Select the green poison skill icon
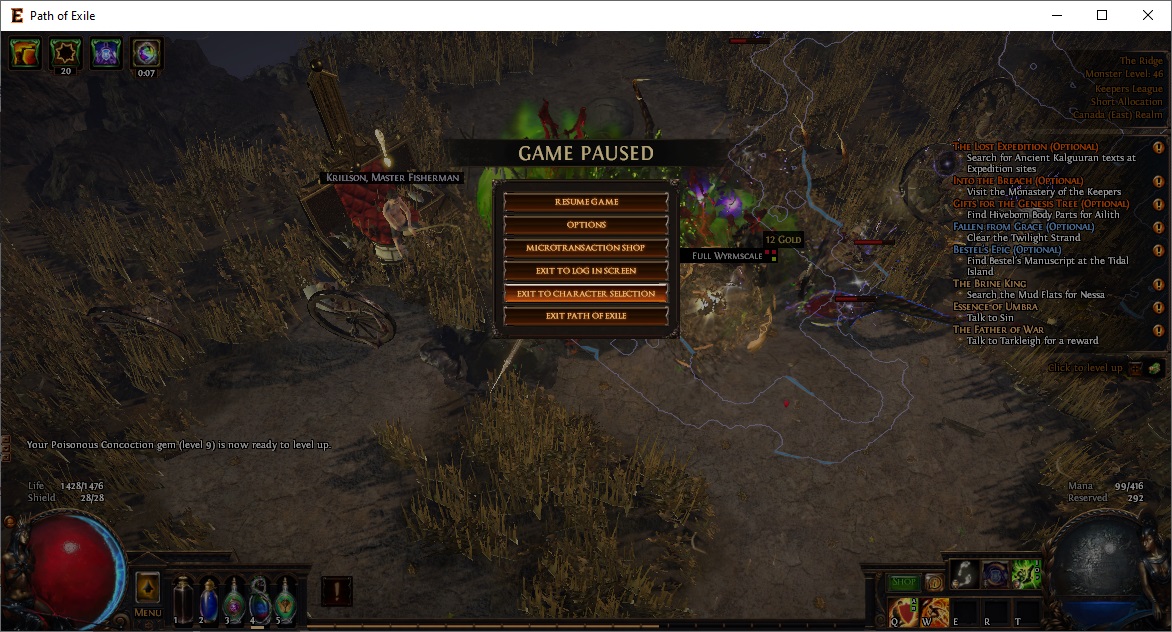This screenshot has height=632, width=1172. pos(1026,573)
